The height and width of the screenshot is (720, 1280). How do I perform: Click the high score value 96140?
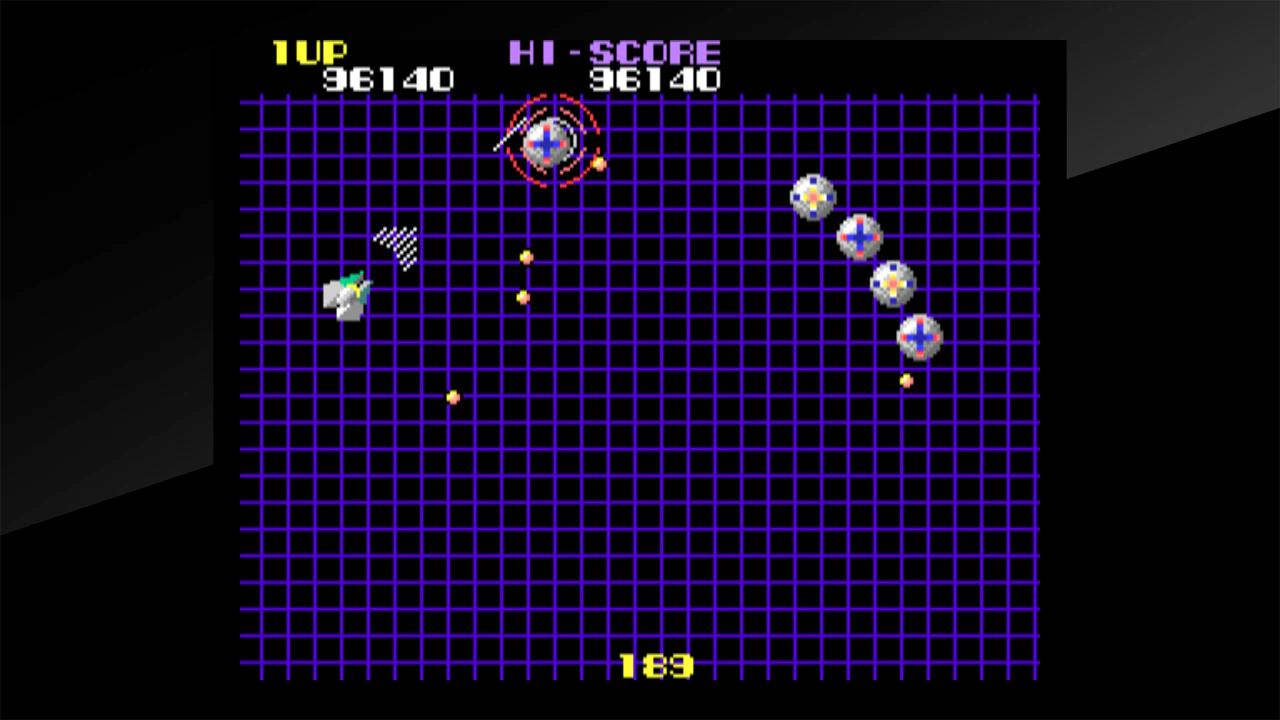[655, 80]
